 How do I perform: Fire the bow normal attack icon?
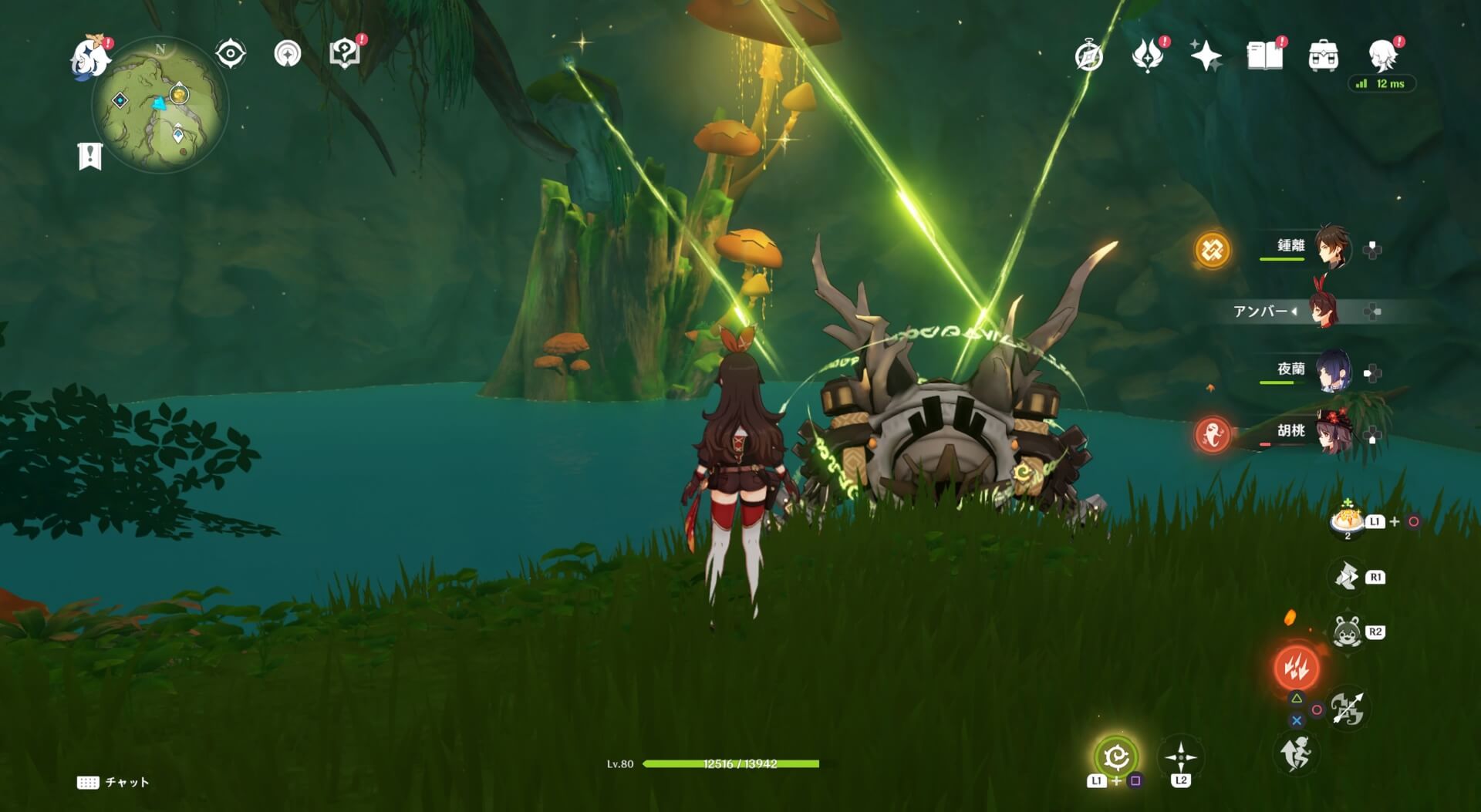click(x=1347, y=709)
